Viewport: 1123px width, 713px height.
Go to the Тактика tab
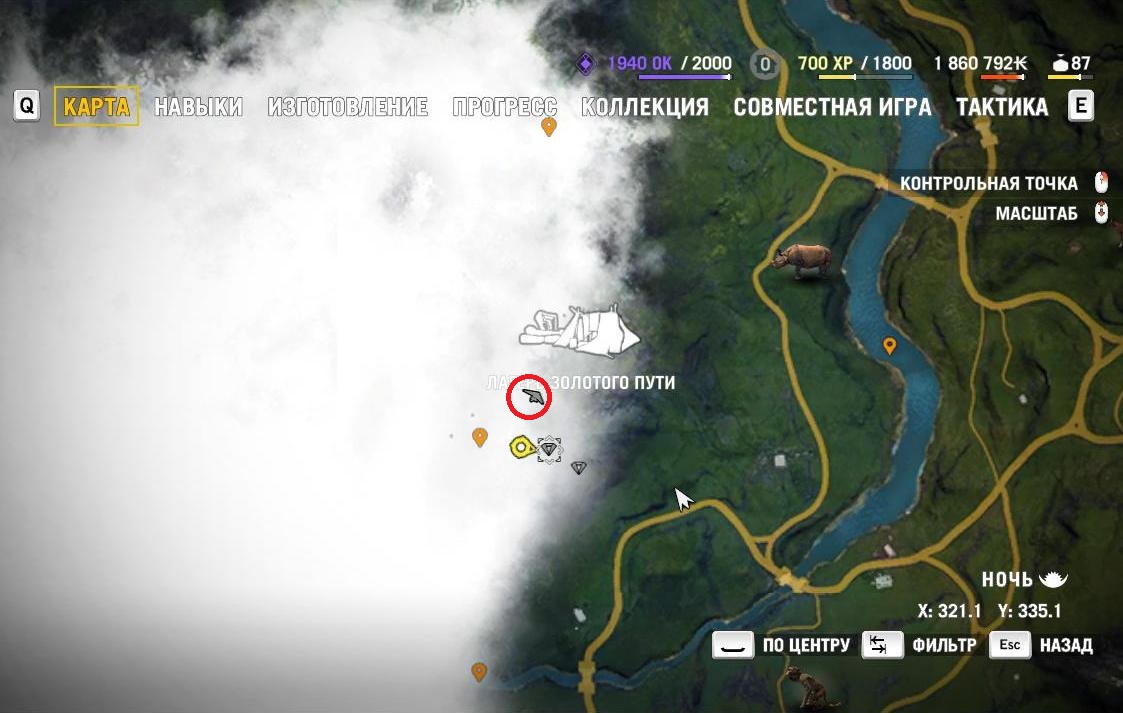tap(1001, 107)
